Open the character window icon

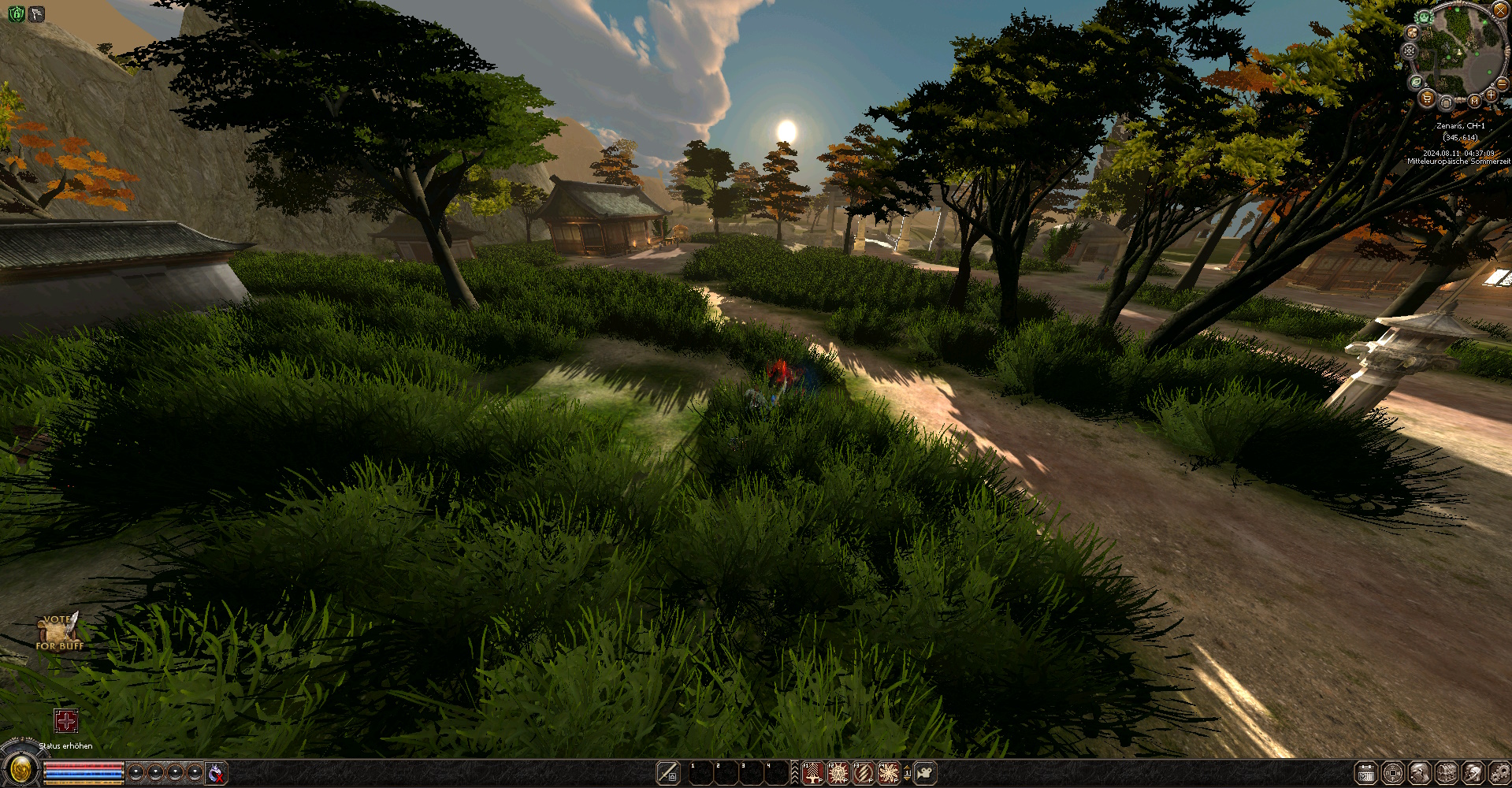(1419, 772)
